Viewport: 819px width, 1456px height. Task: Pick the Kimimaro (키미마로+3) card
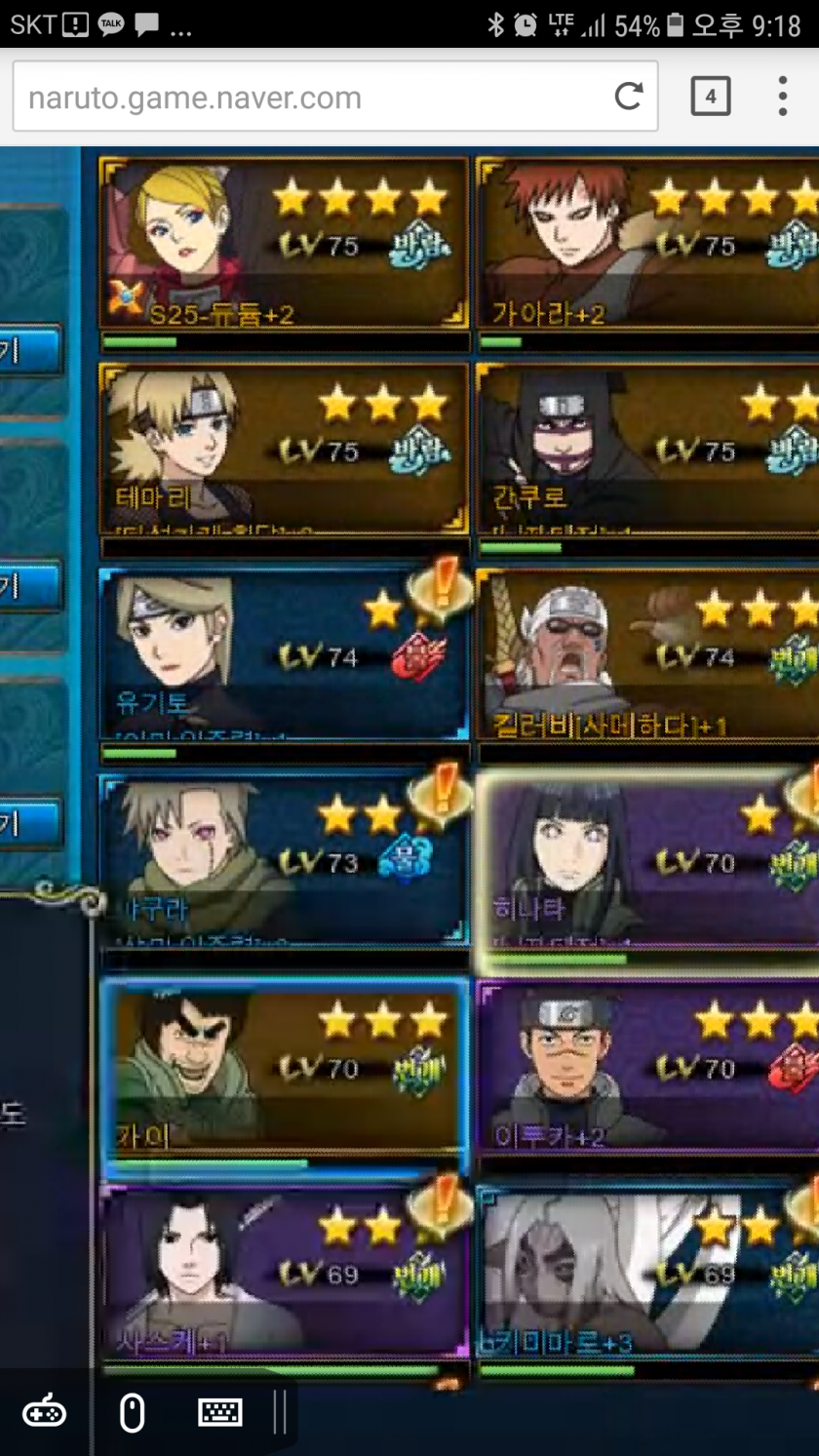point(648,1272)
